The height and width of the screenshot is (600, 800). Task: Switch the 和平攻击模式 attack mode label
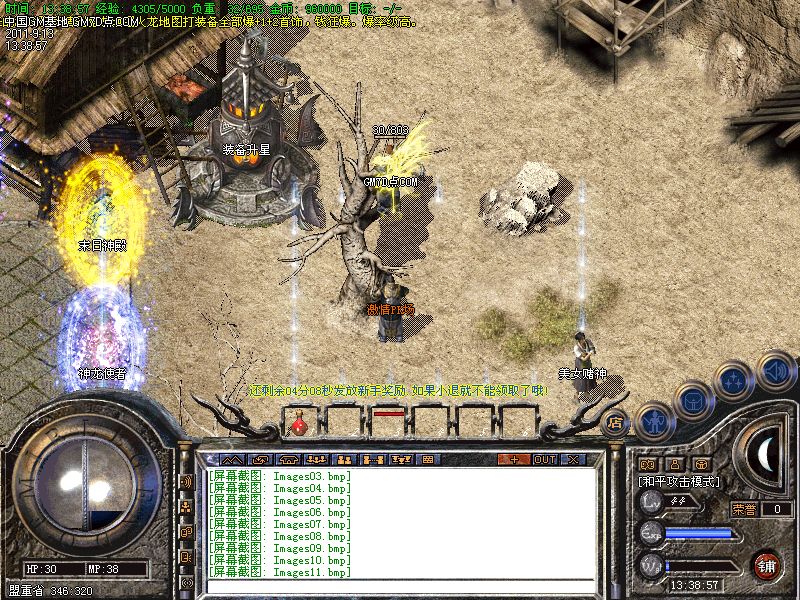[680, 482]
